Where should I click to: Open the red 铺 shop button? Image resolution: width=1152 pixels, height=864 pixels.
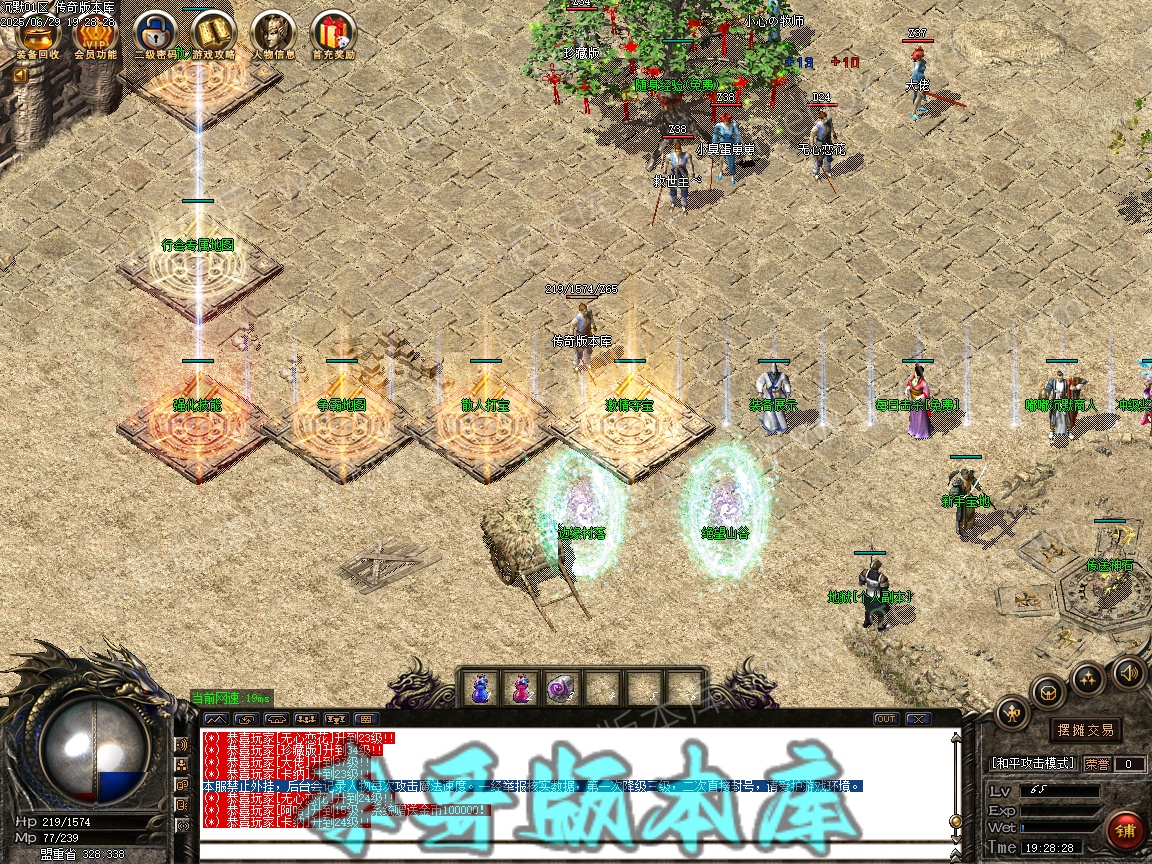coord(1125,830)
